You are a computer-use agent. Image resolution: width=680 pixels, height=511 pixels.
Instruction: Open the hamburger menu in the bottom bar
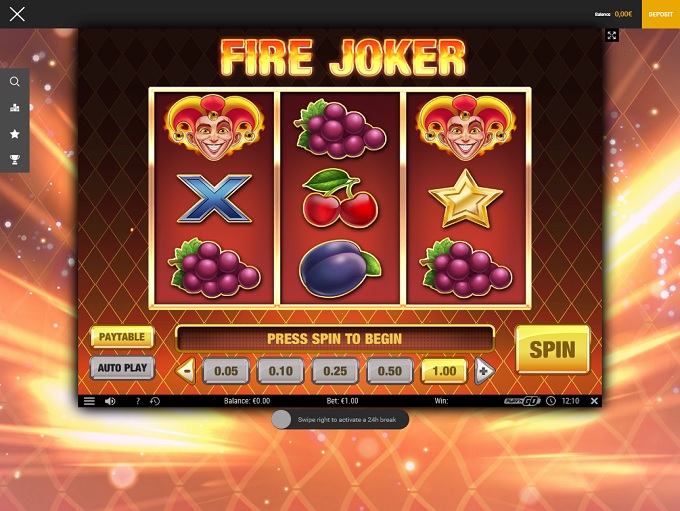(89, 401)
